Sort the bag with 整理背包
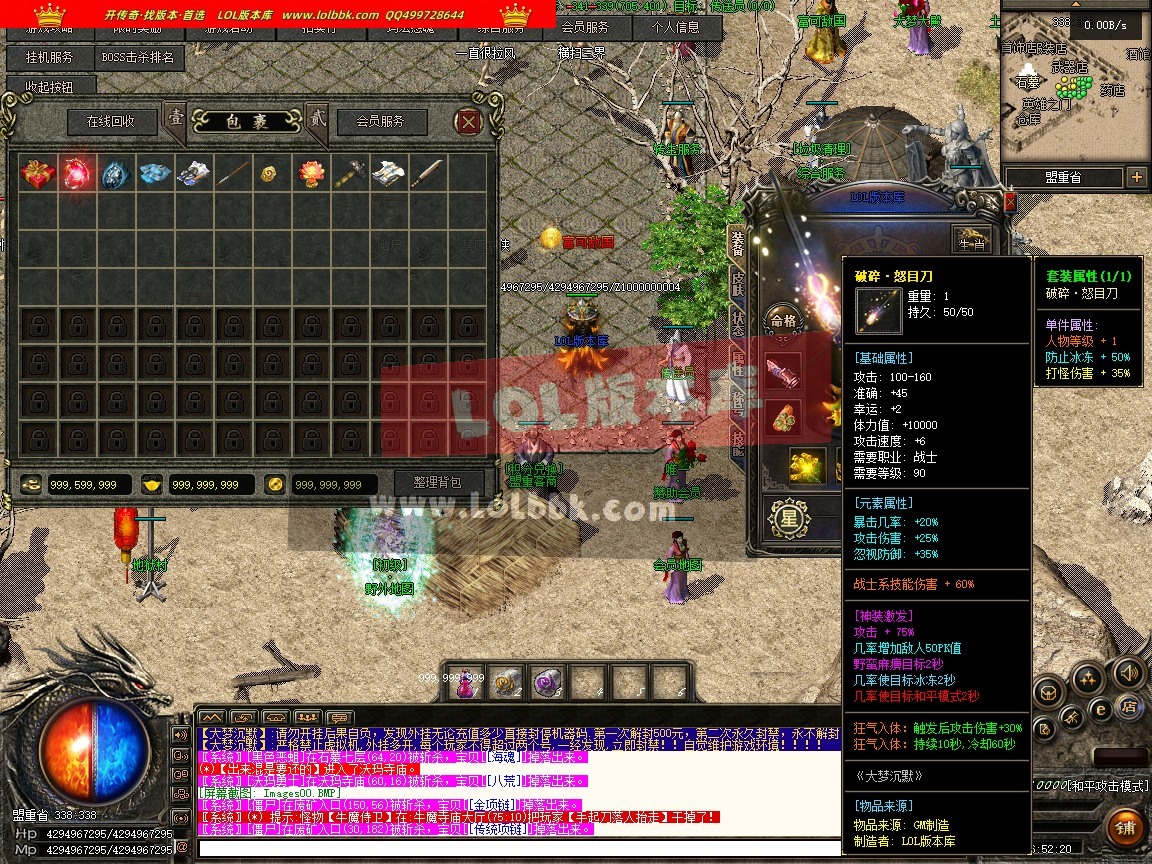 point(436,483)
